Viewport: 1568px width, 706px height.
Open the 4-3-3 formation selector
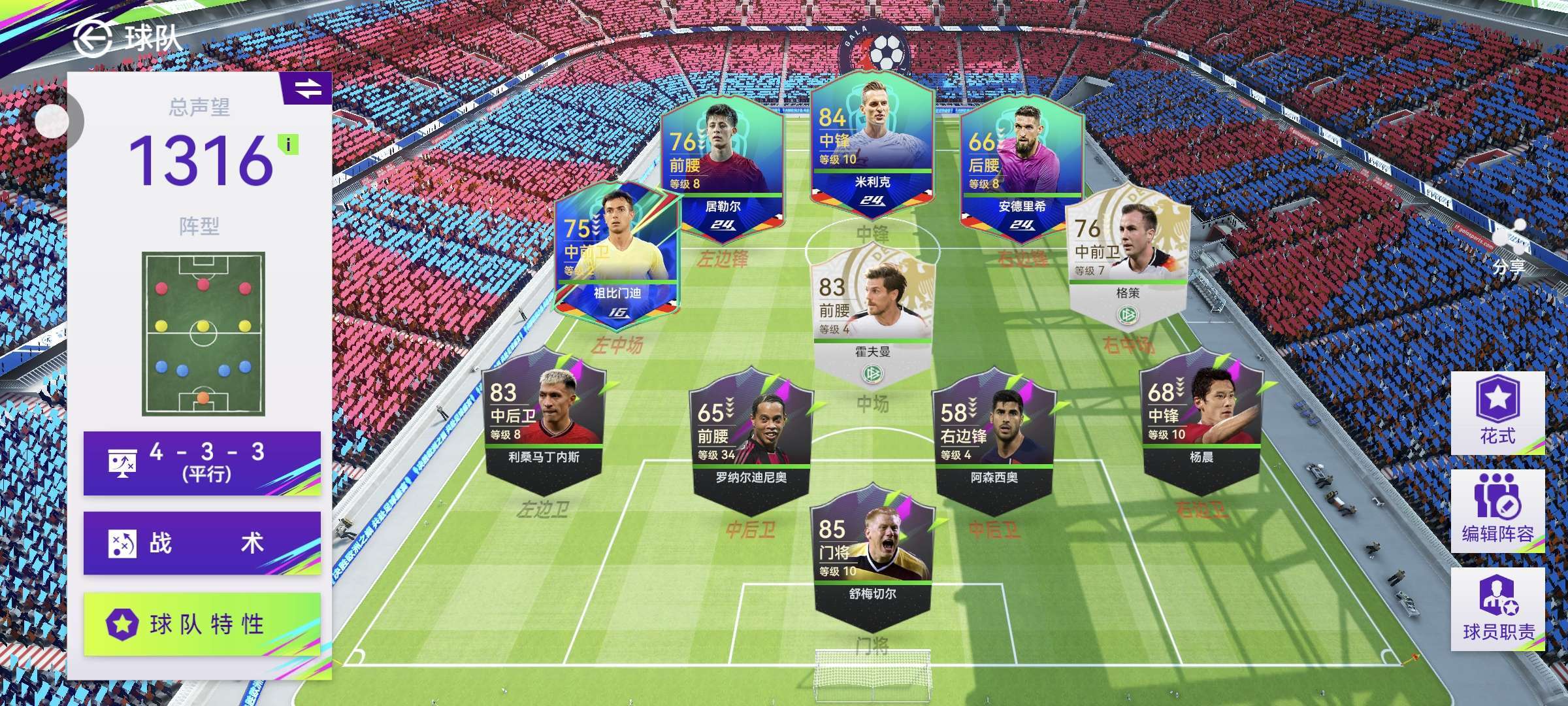pyautogui.click(x=202, y=463)
